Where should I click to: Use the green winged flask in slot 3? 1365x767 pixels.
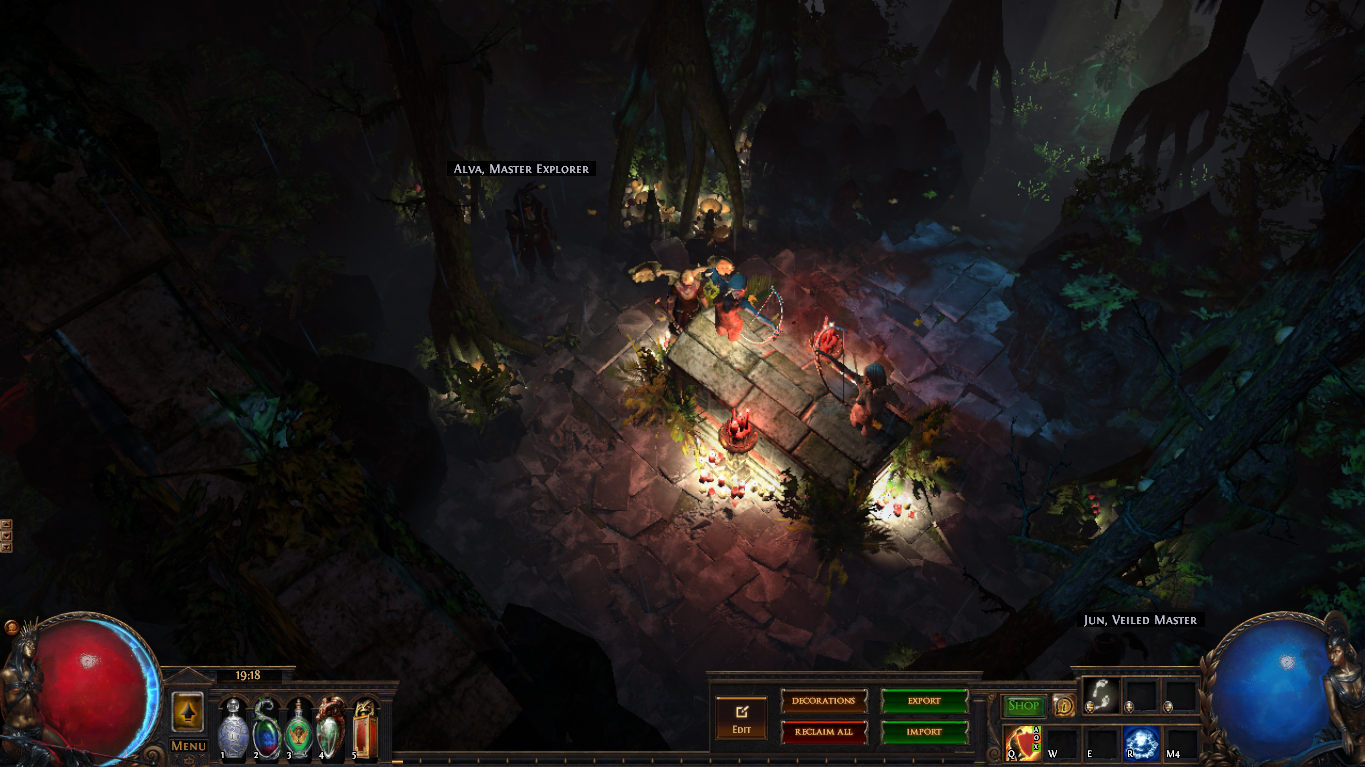300,731
